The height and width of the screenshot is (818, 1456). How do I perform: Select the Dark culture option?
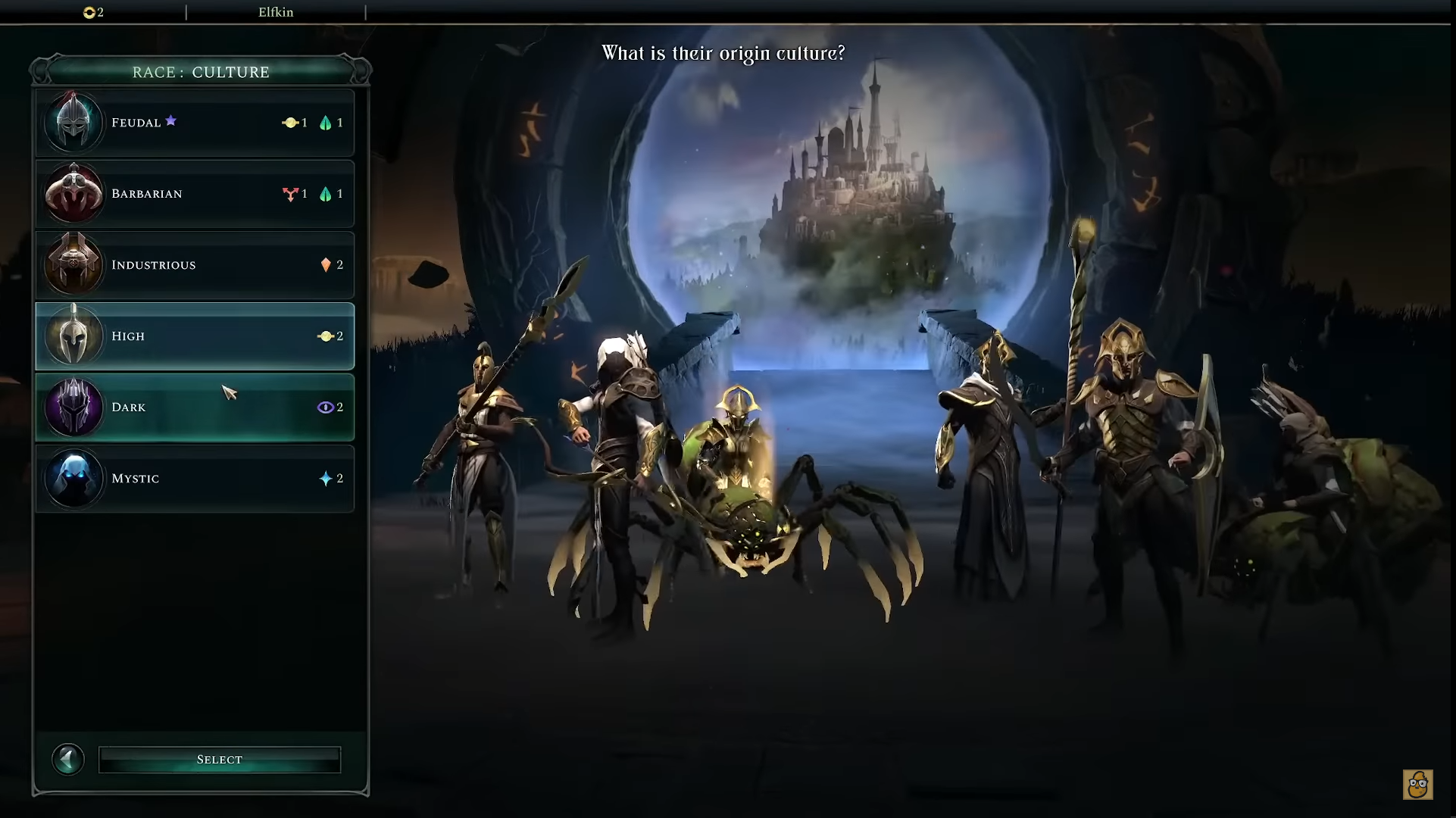tap(197, 407)
